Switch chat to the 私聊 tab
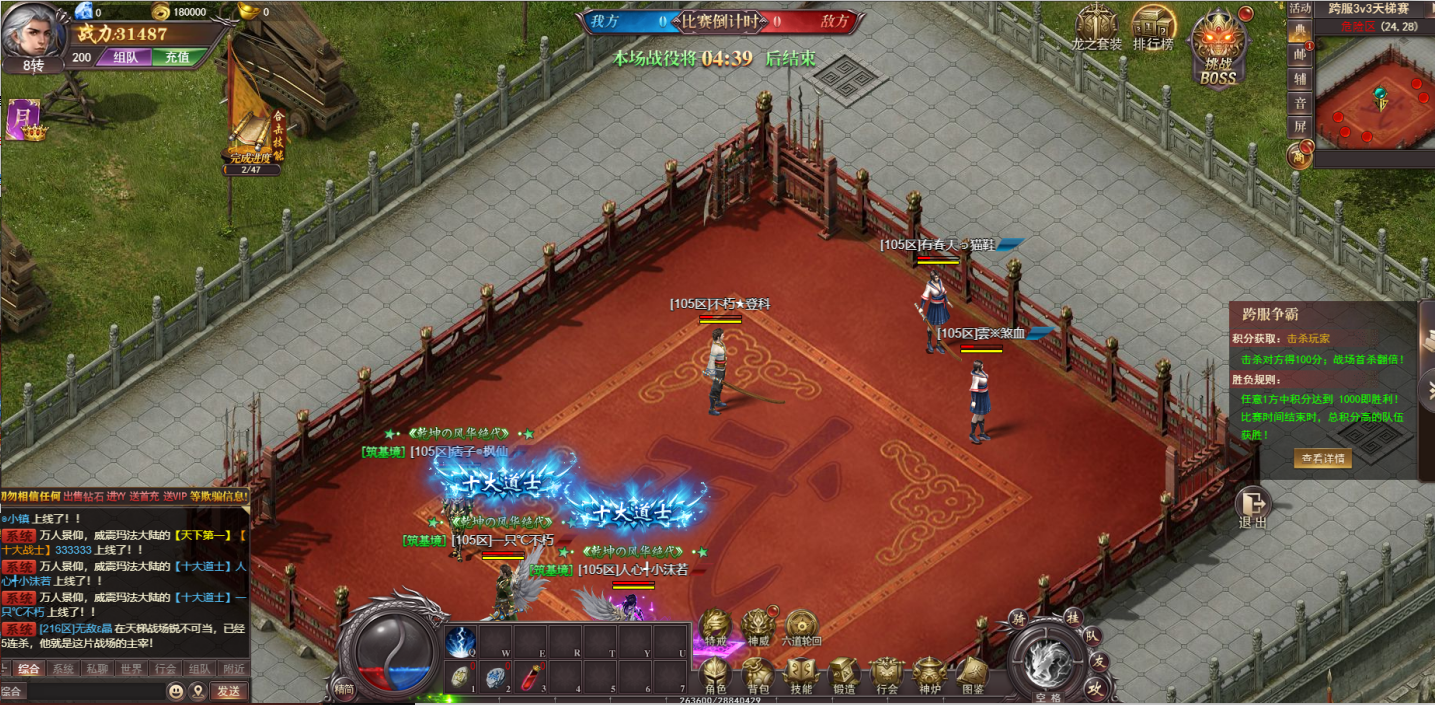This screenshot has width=1435, height=705. click(97, 669)
